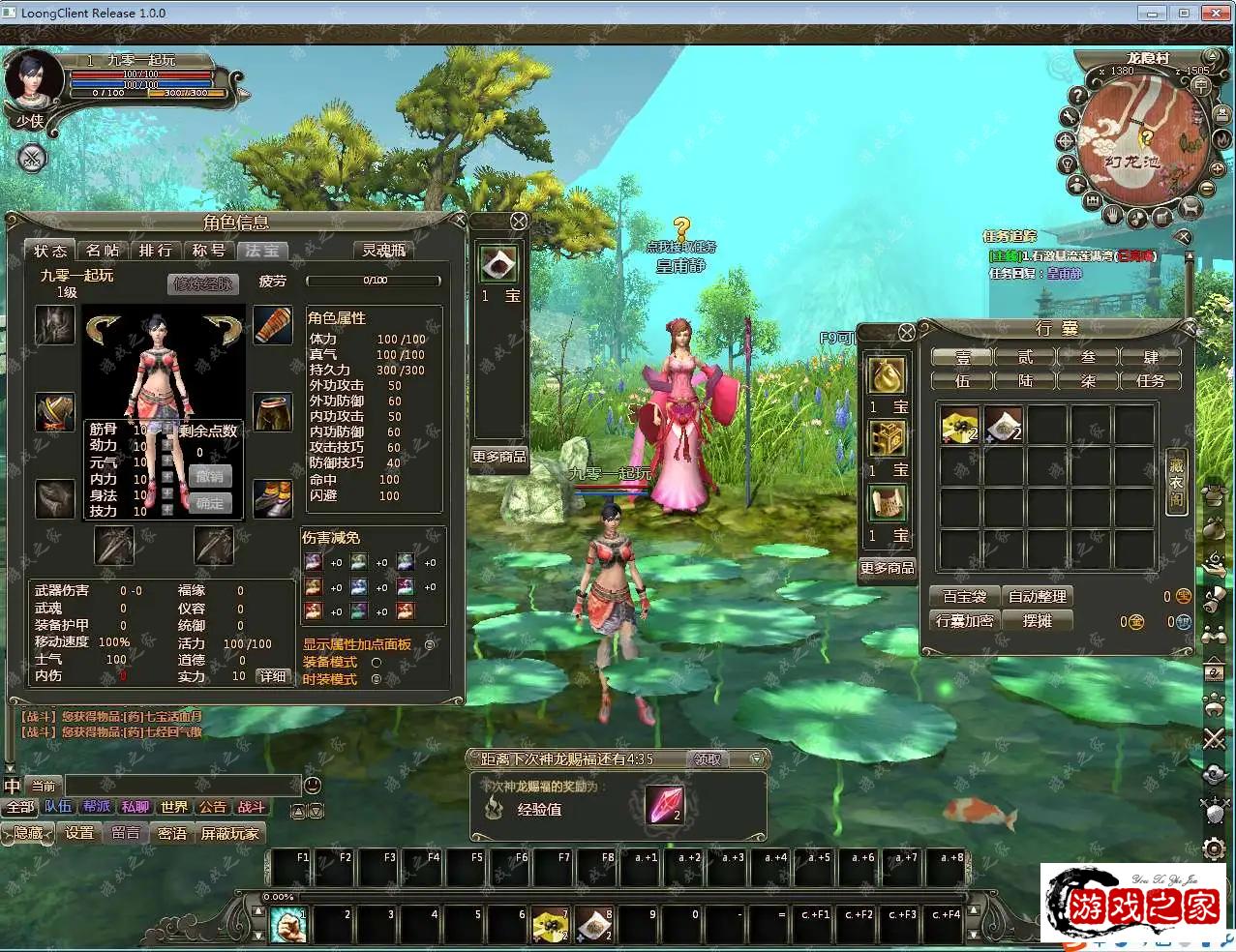Select the 称号 title tab
Image resolution: width=1236 pixels, height=952 pixels.
208,251
